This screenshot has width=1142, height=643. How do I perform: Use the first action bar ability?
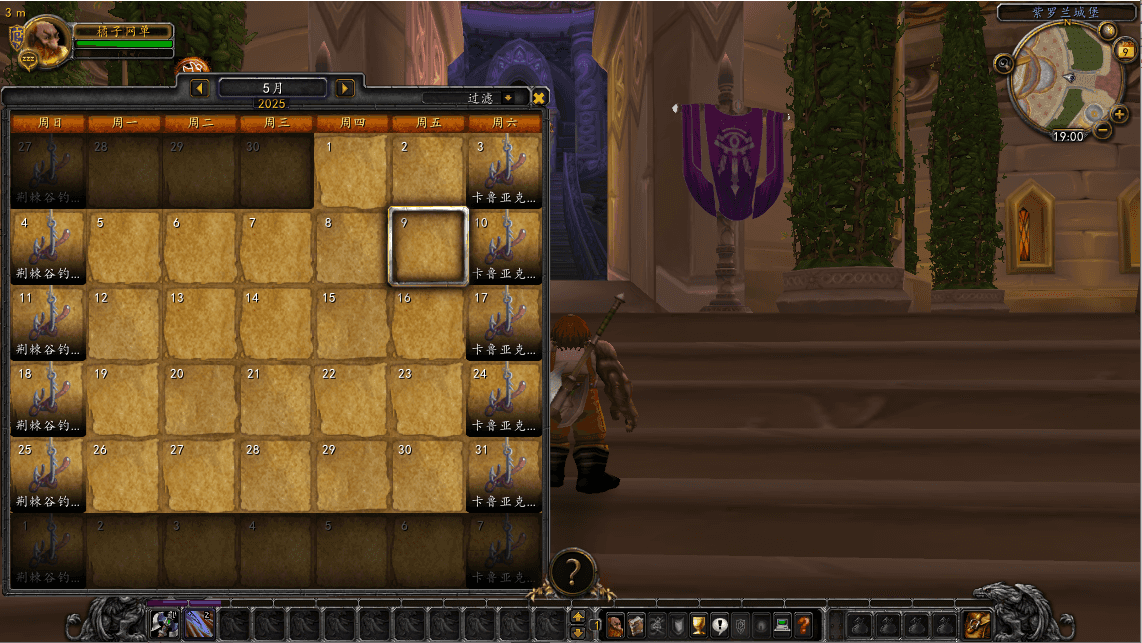[164, 625]
